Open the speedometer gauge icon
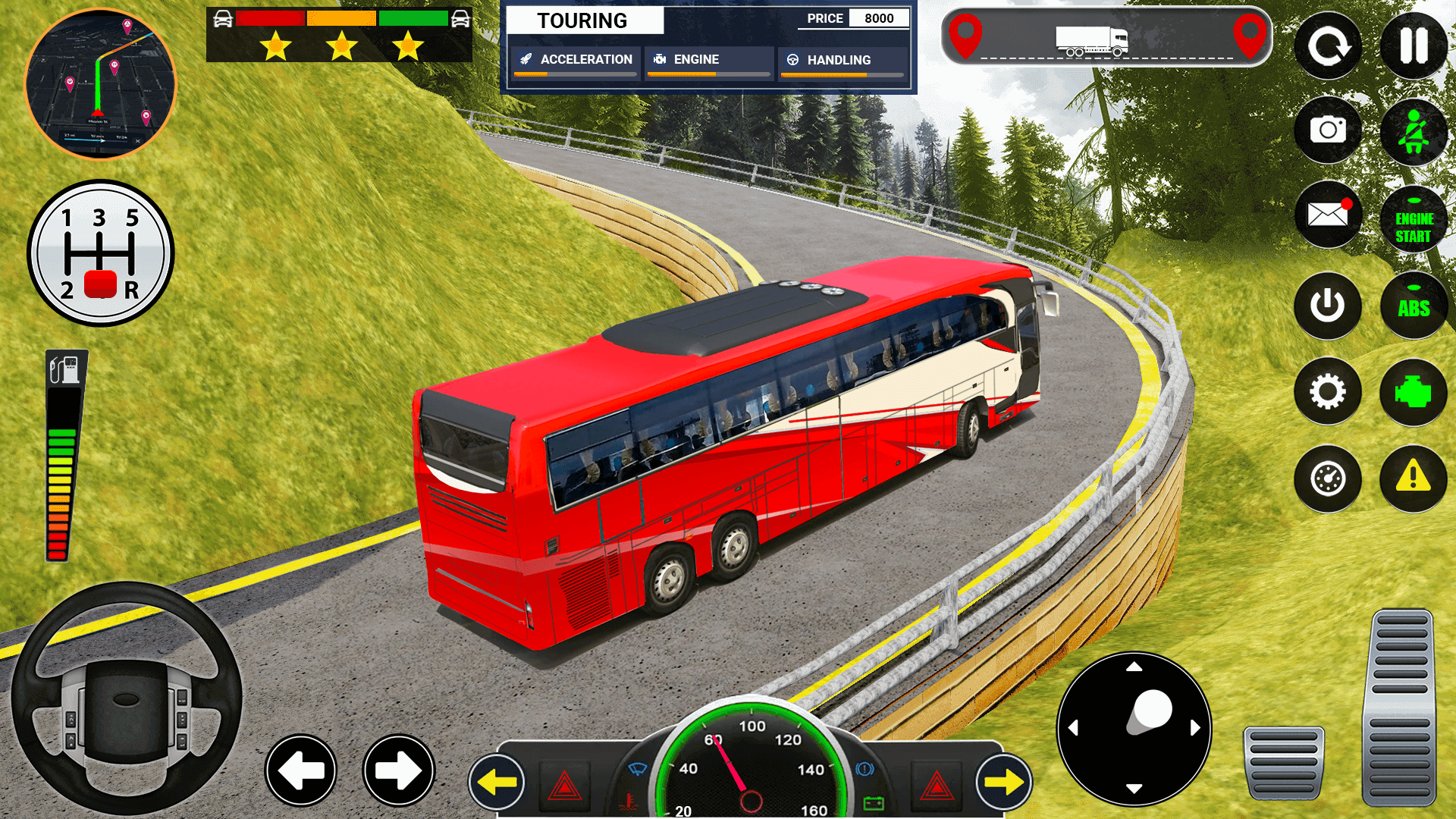This screenshot has width=1456, height=819. pyautogui.click(x=1328, y=479)
